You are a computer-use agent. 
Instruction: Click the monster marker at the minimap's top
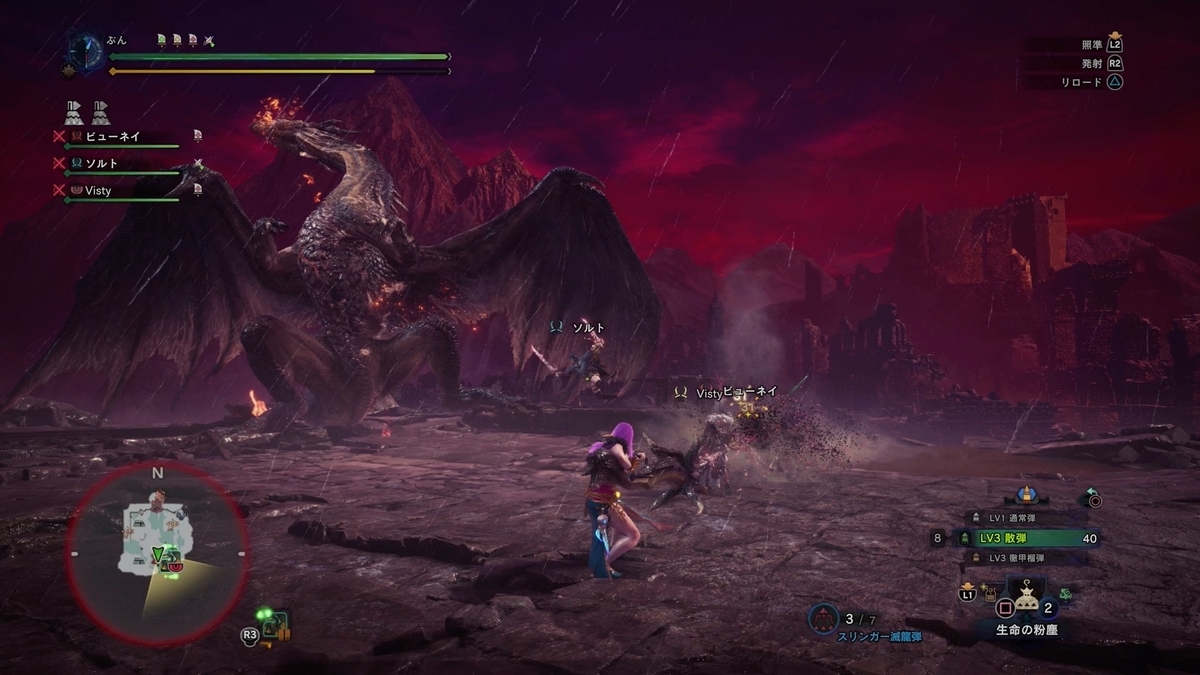[153, 497]
